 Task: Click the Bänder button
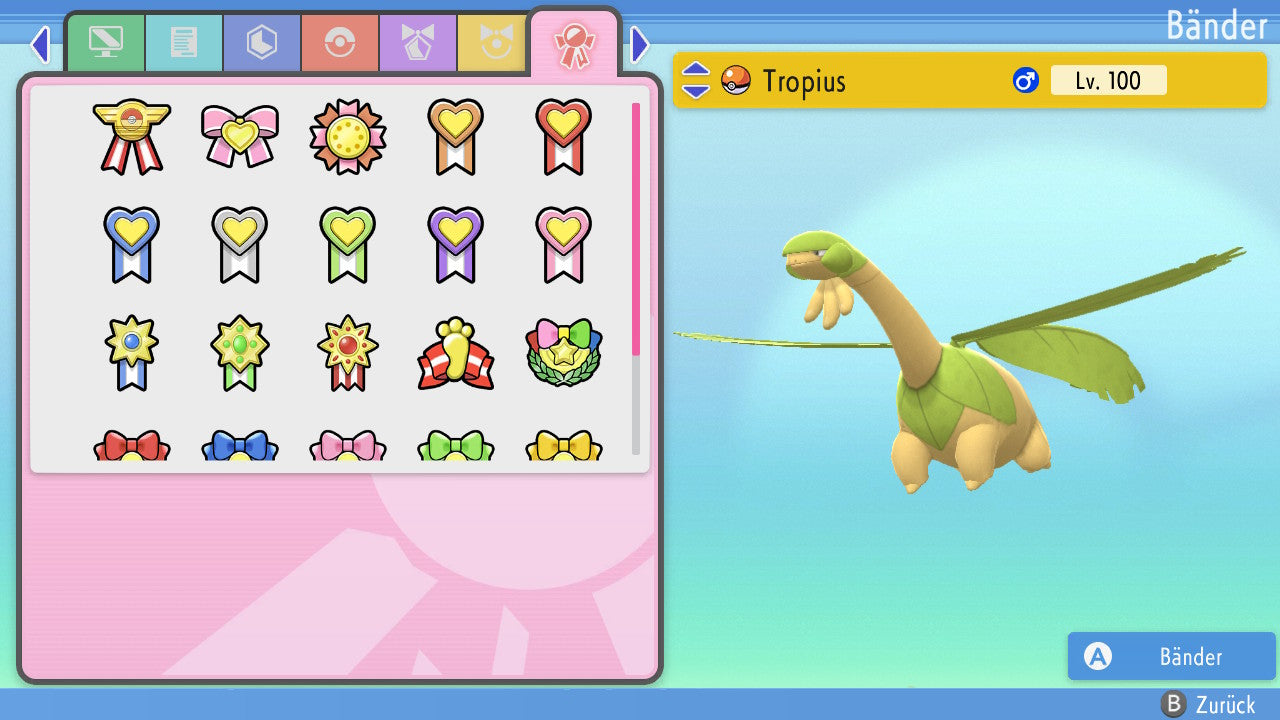pos(1171,656)
